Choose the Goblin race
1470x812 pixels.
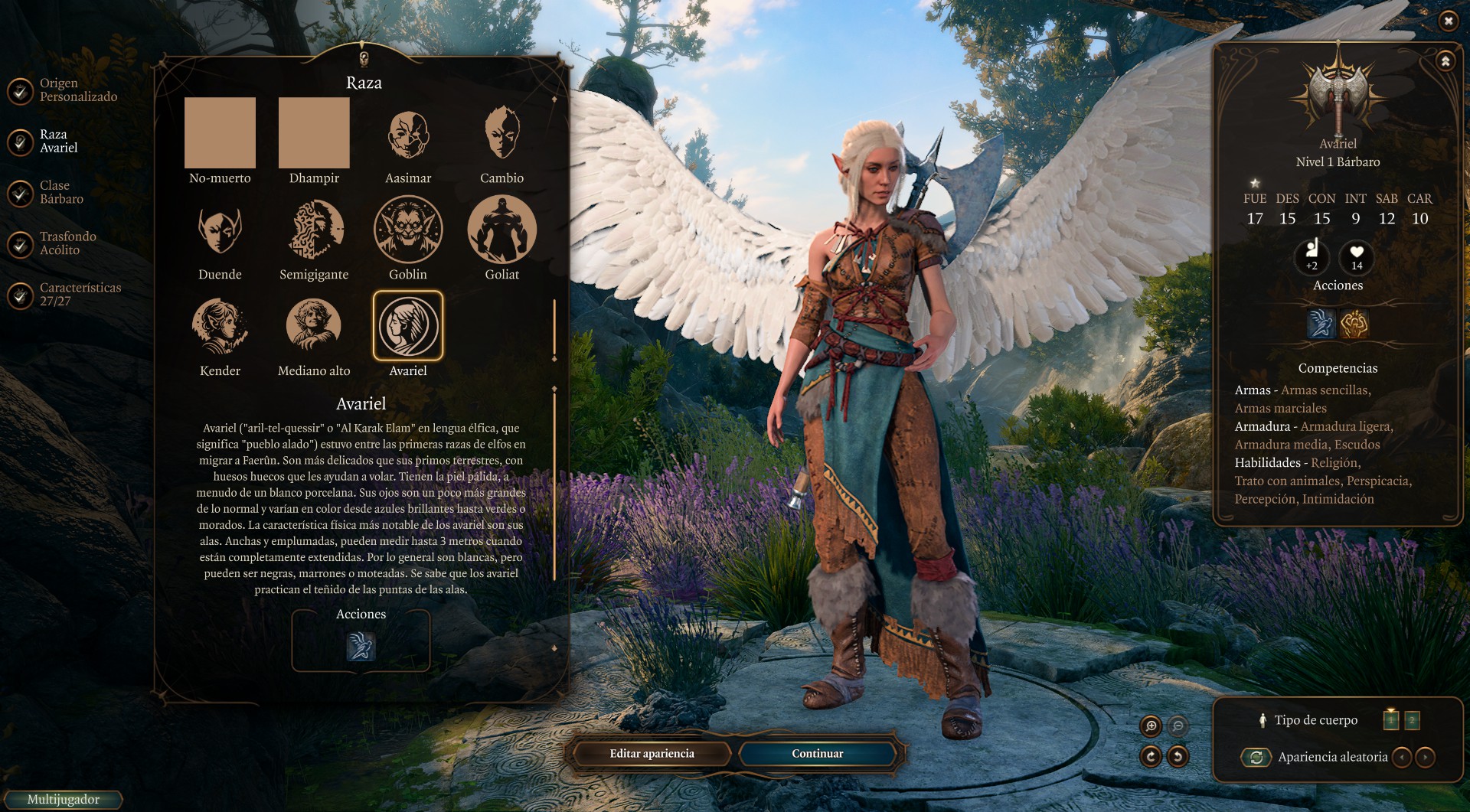tap(408, 230)
